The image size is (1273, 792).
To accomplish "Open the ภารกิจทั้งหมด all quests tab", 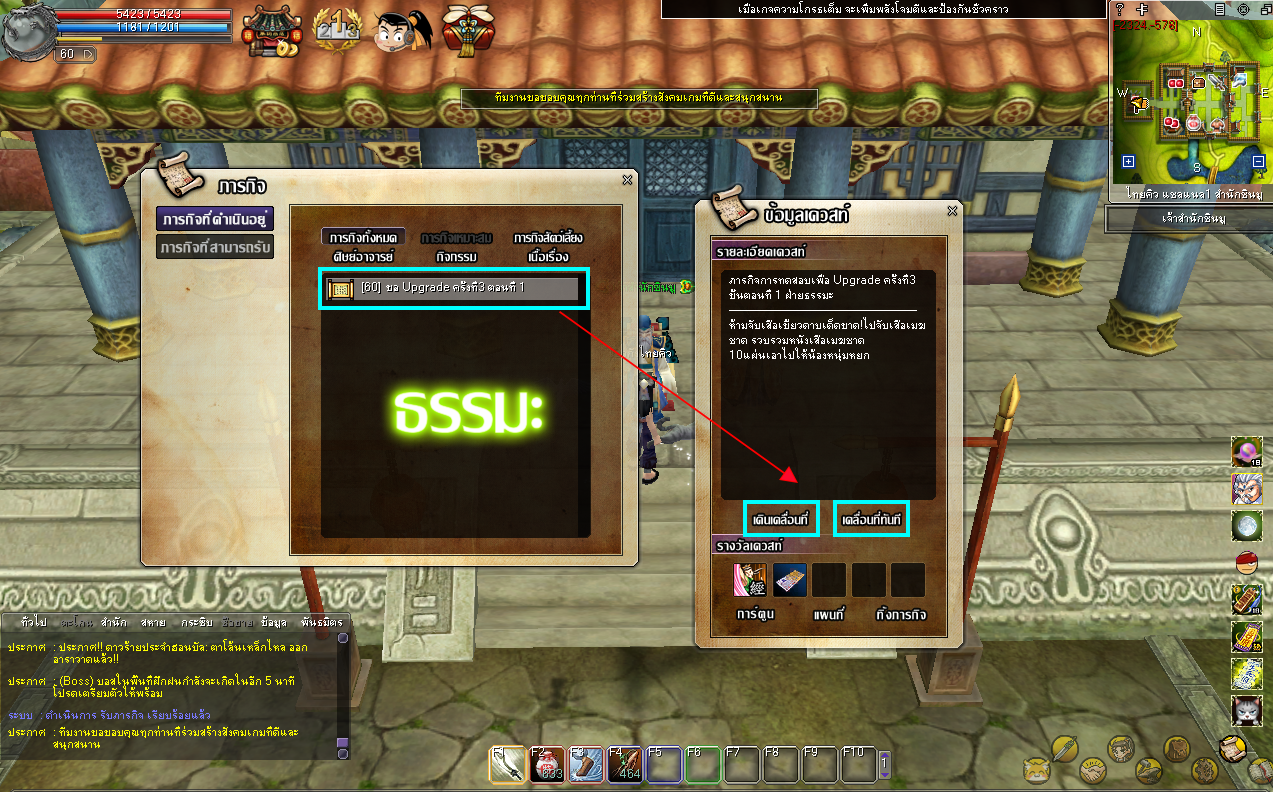I will click(x=363, y=238).
